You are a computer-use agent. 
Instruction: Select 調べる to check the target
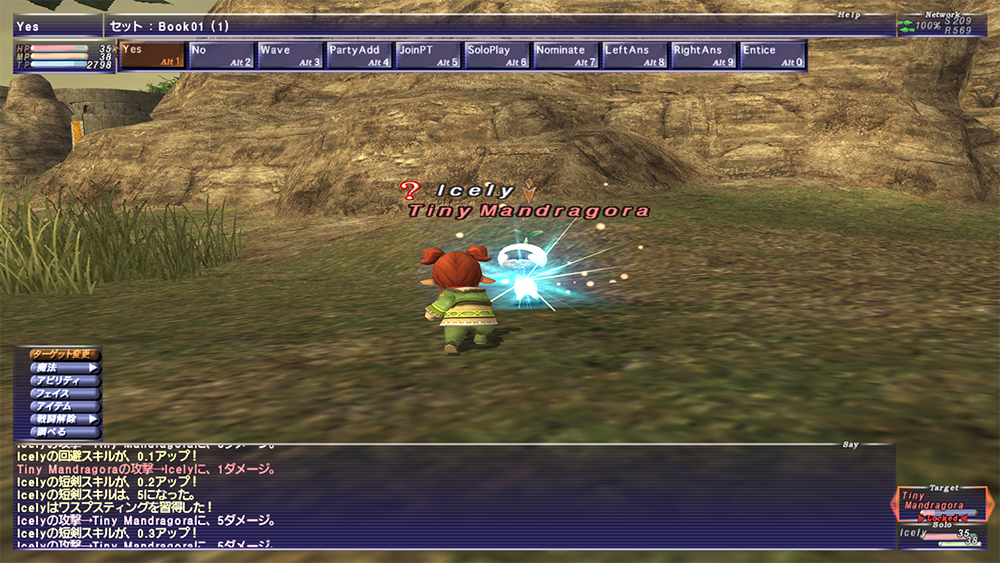[63, 432]
